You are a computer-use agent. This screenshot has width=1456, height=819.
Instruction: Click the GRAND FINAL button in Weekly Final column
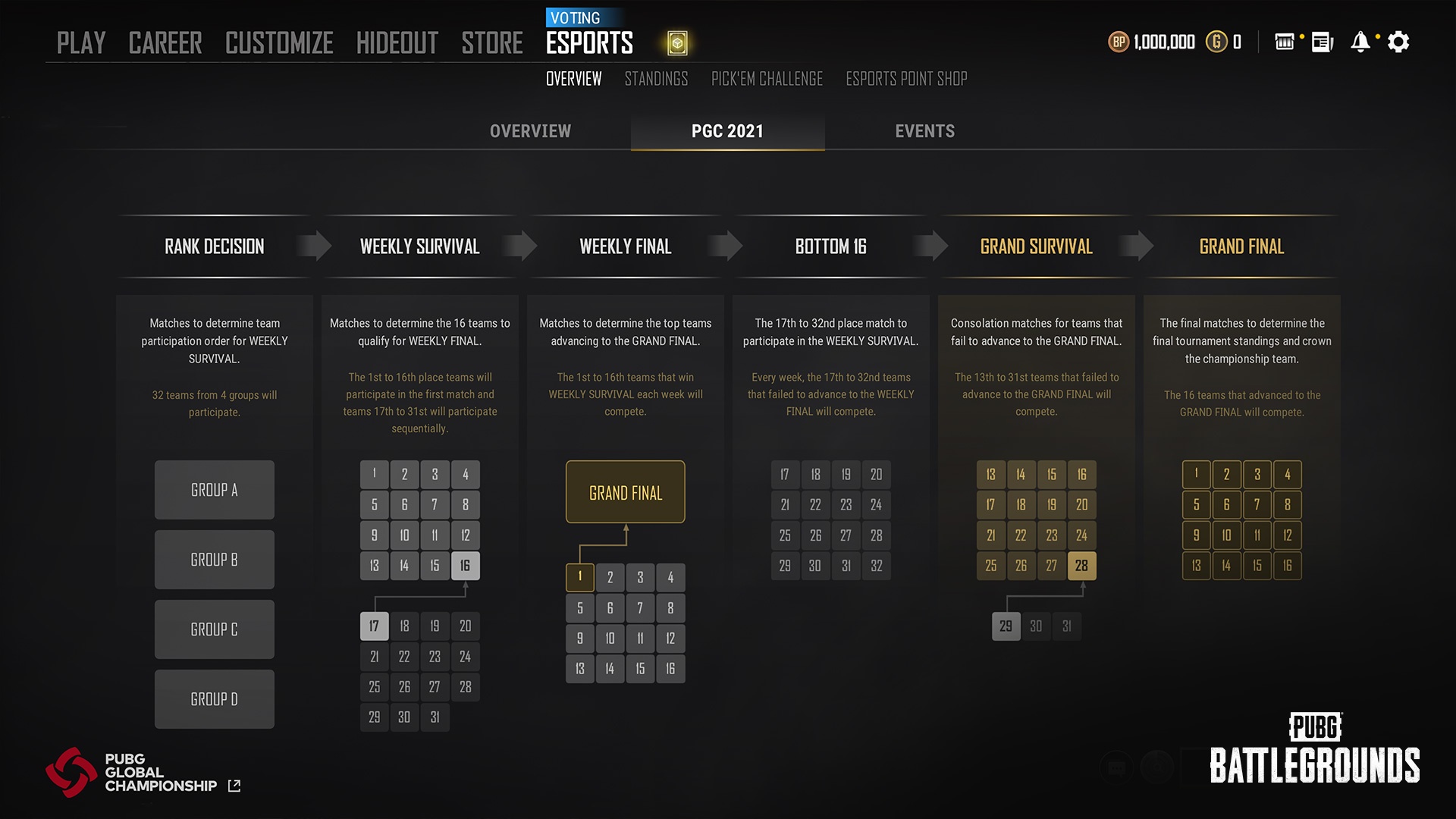tap(624, 491)
